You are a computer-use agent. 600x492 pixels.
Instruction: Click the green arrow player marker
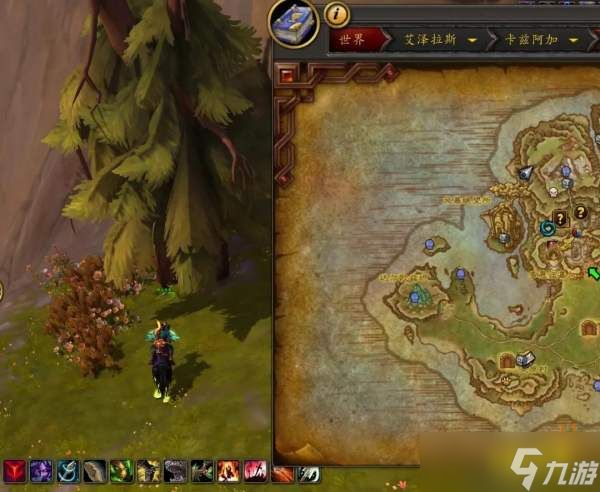(594, 272)
